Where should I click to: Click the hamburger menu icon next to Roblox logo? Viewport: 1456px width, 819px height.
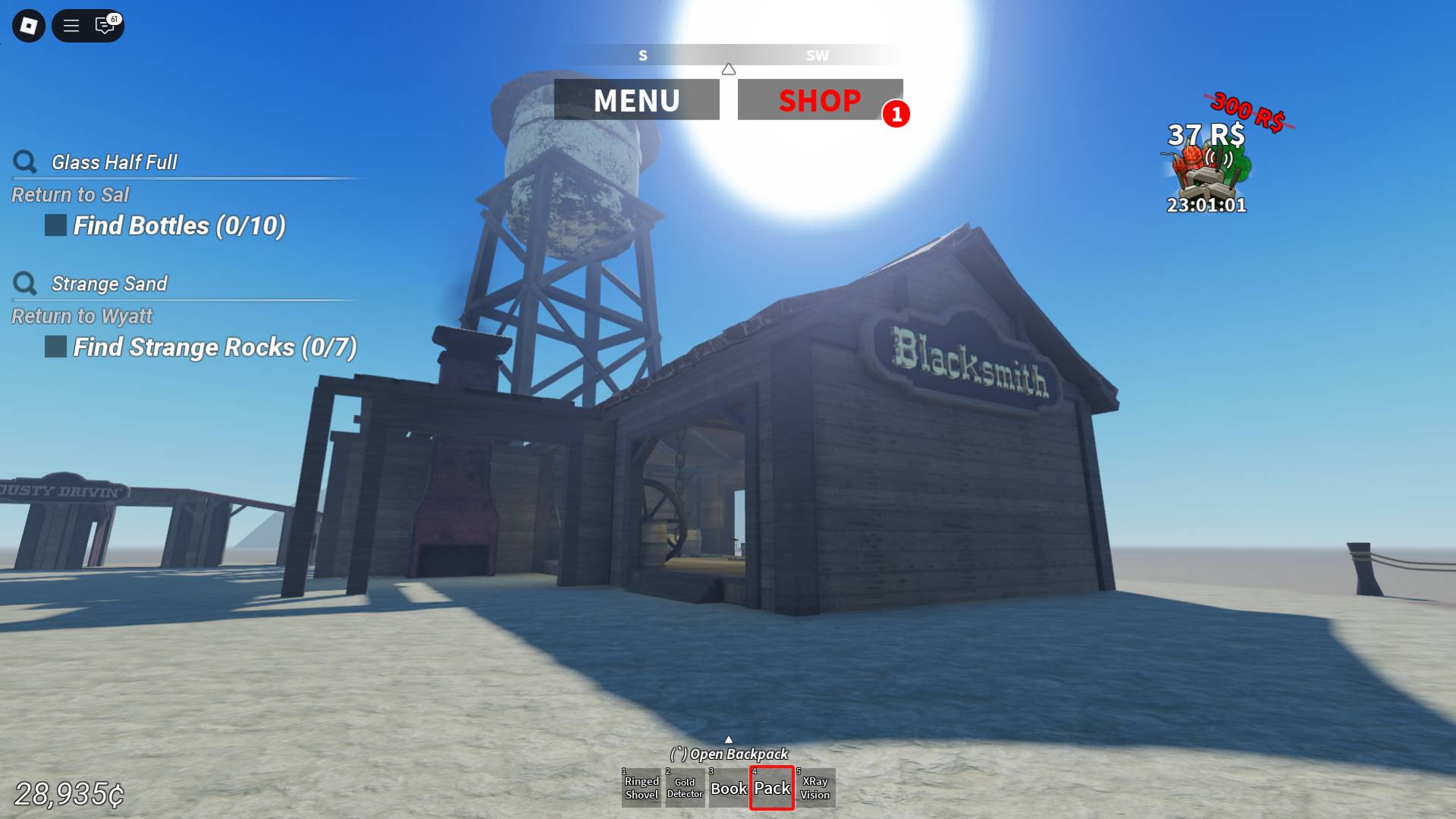(70, 26)
